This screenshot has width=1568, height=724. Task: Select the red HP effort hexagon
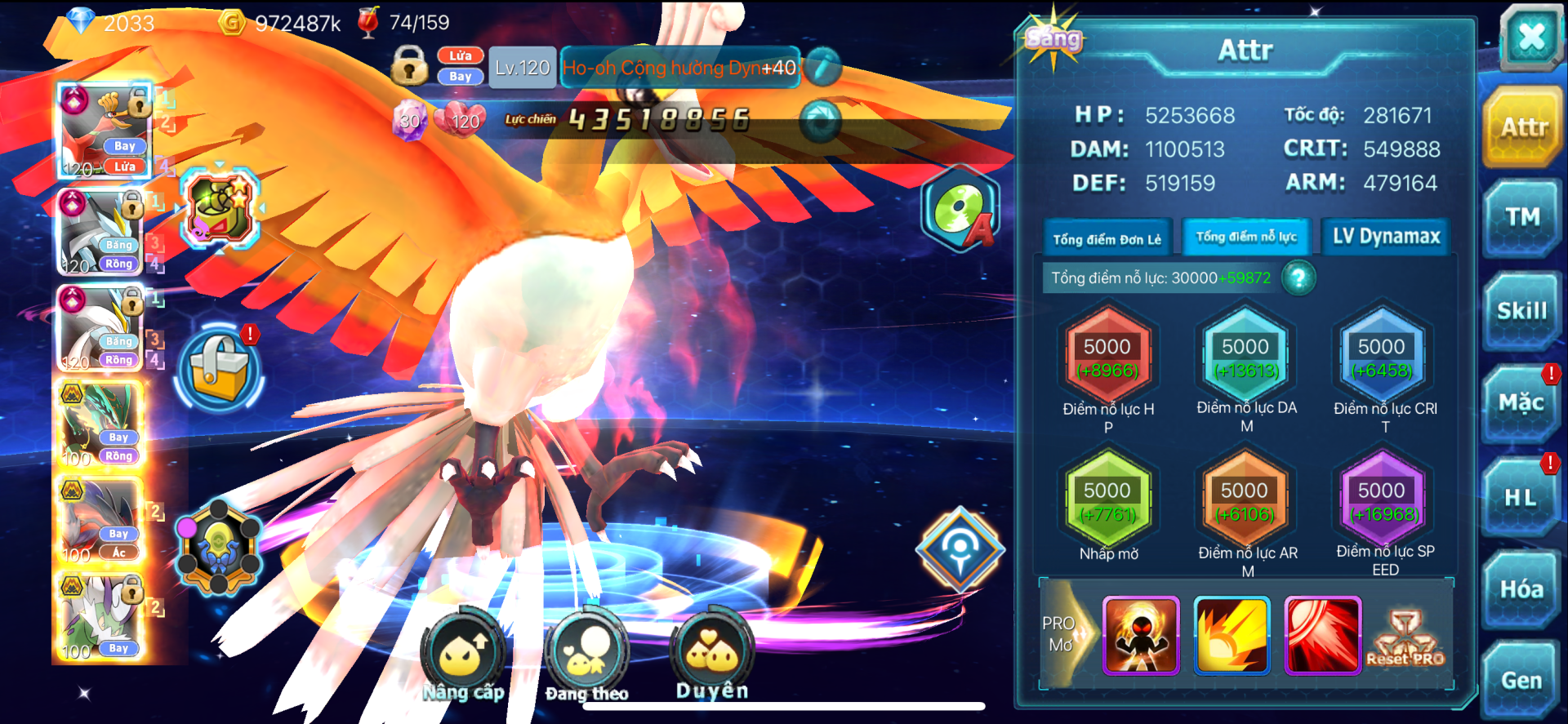pos(1107,358)
